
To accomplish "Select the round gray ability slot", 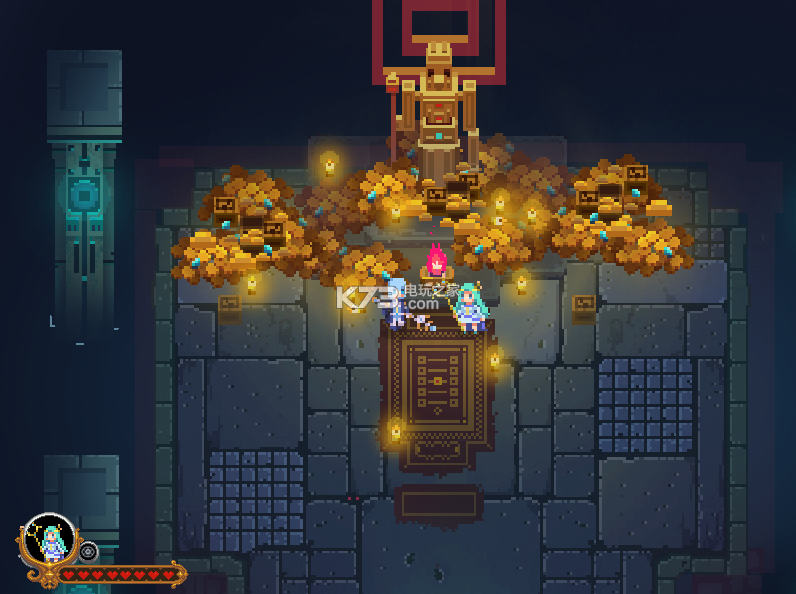I will [x=89, y=551].
